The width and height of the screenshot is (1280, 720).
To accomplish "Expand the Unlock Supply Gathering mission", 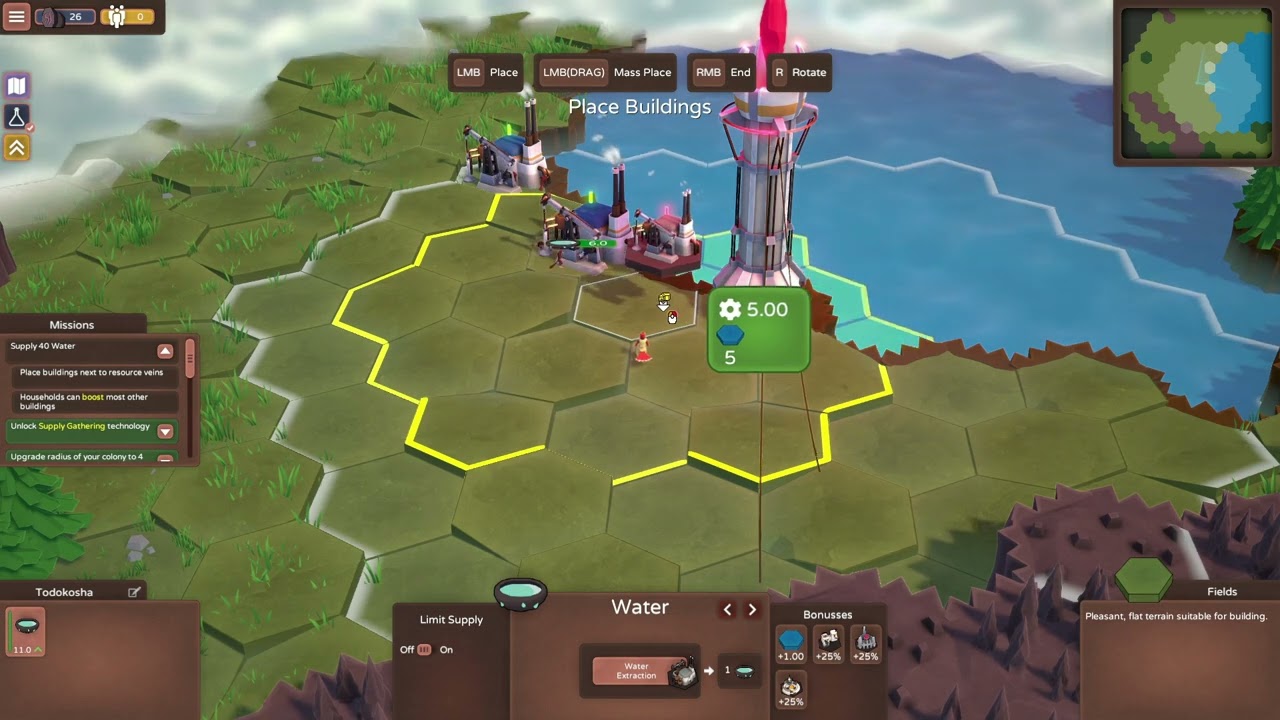I will point(165,431).
